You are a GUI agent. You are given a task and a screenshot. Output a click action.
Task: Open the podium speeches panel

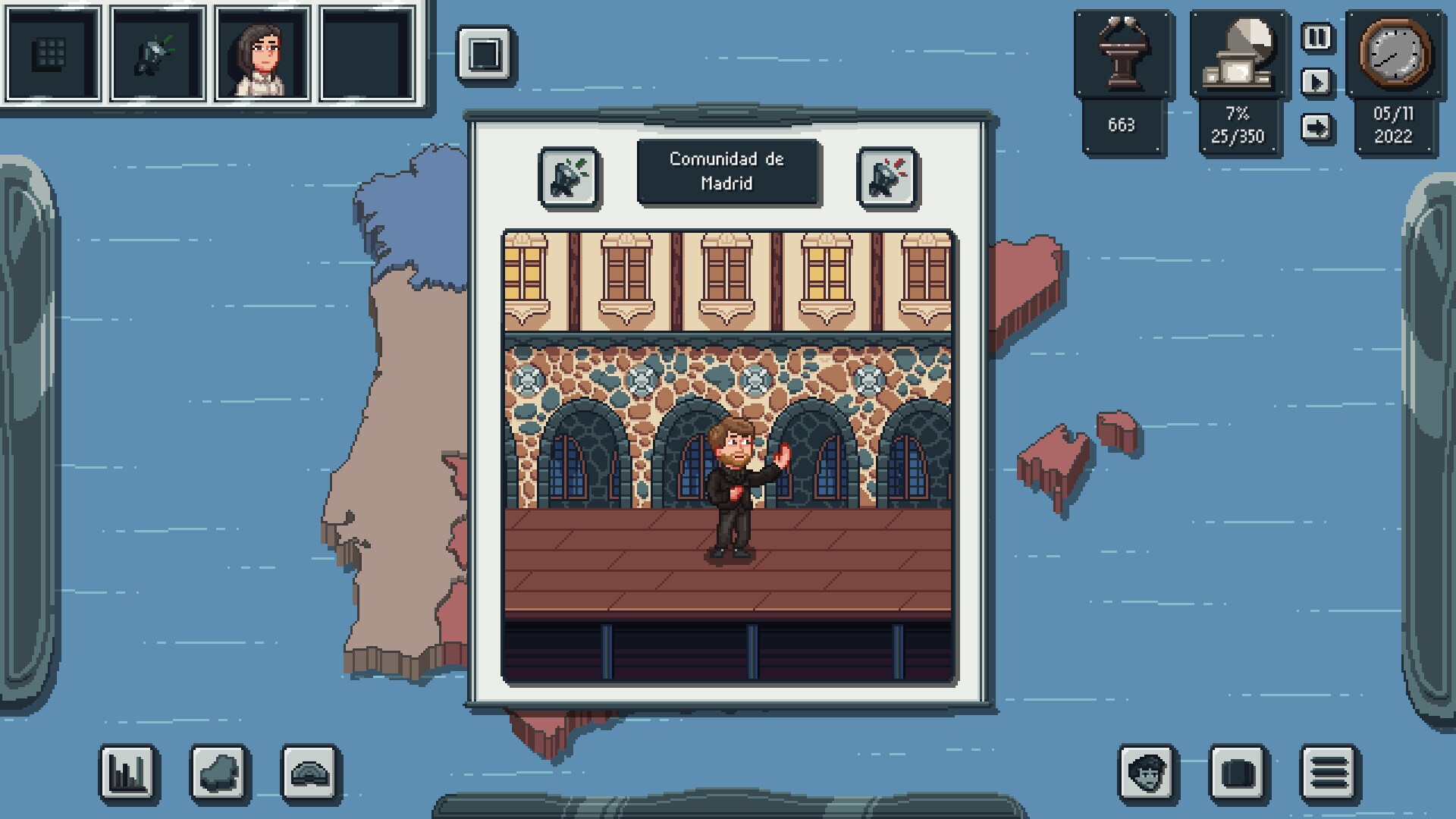click(1122, 55)
